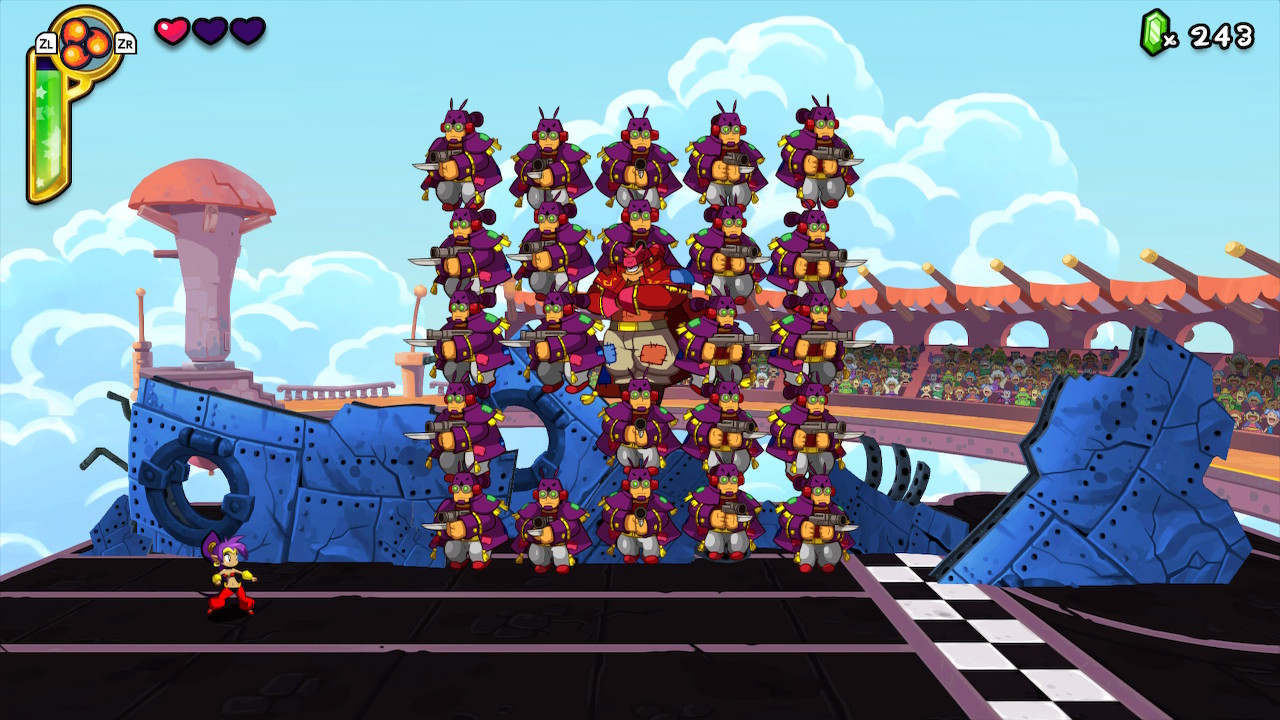Click the gem counter reading 243
Screen dimensions: 1280x720
[1220, 33]
